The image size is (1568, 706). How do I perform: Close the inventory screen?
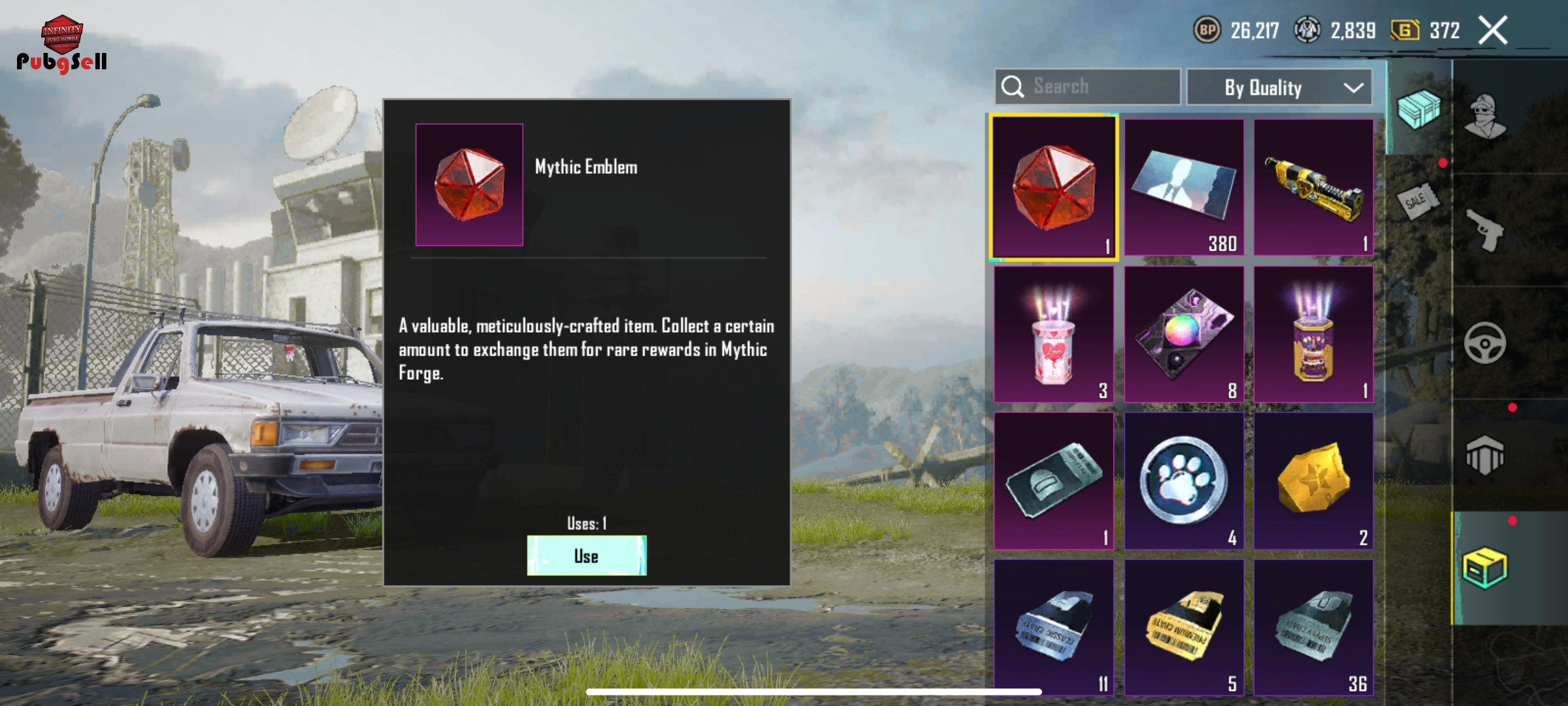click(1493, 30)
